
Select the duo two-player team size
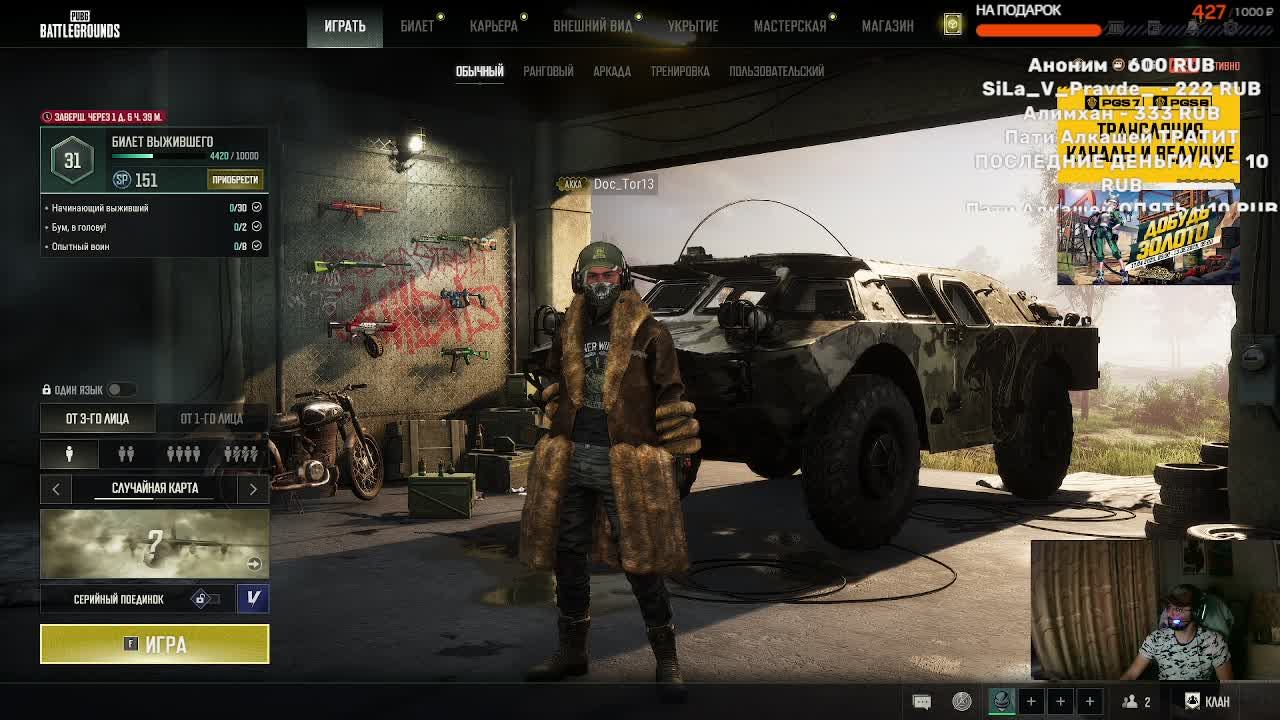tap(126, 454)
